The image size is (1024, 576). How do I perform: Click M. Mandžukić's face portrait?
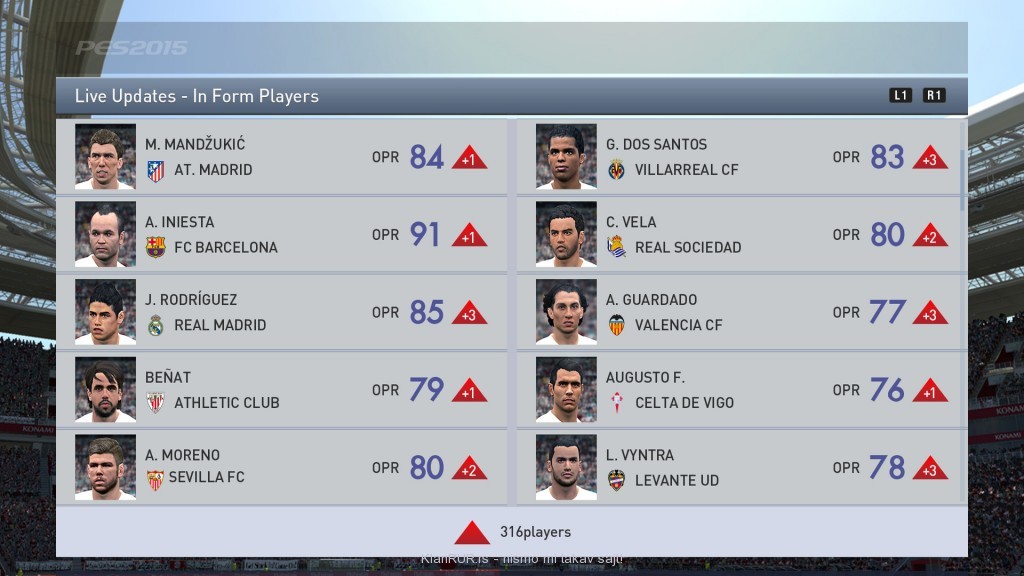pos(105,157)
